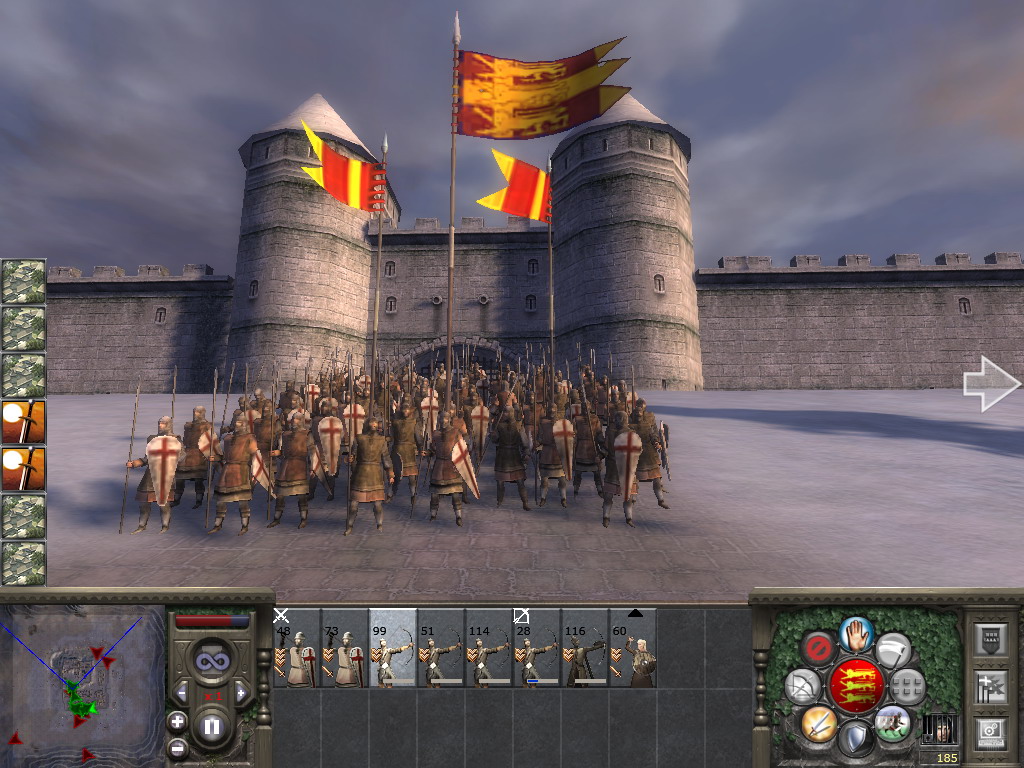The height and width of the screenshot is (768, 1024).
Task: Advance the view with the right arrow
Action: [990, 384]
